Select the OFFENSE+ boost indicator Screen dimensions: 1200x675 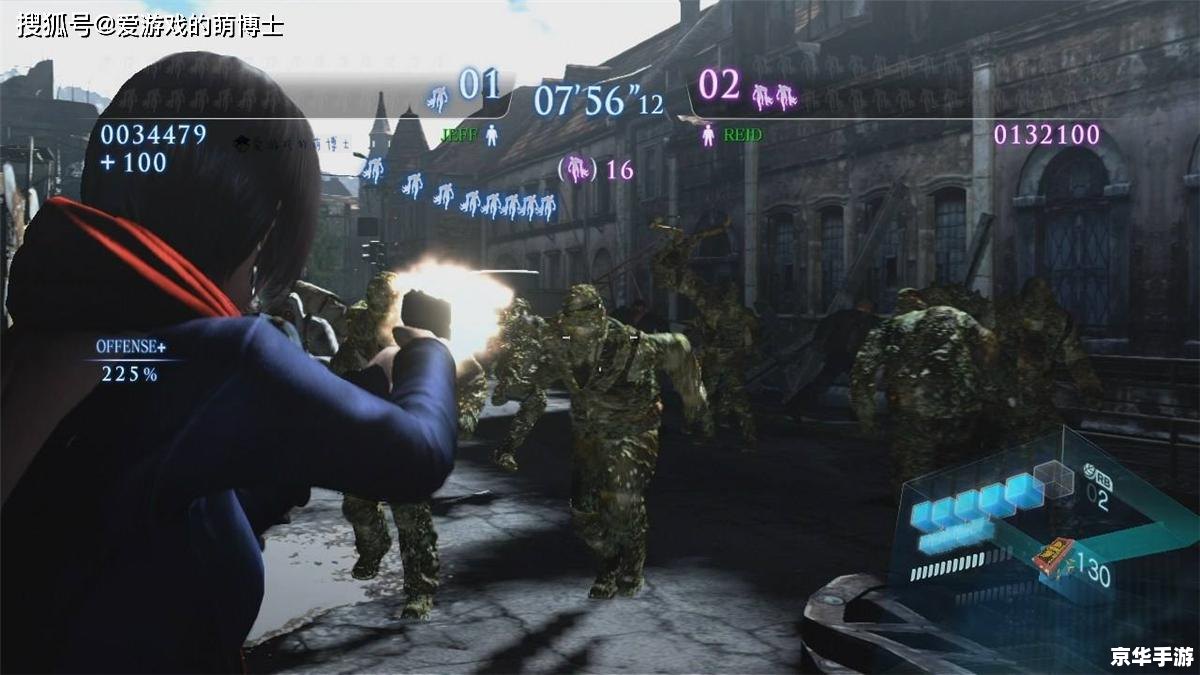(131, 347)
